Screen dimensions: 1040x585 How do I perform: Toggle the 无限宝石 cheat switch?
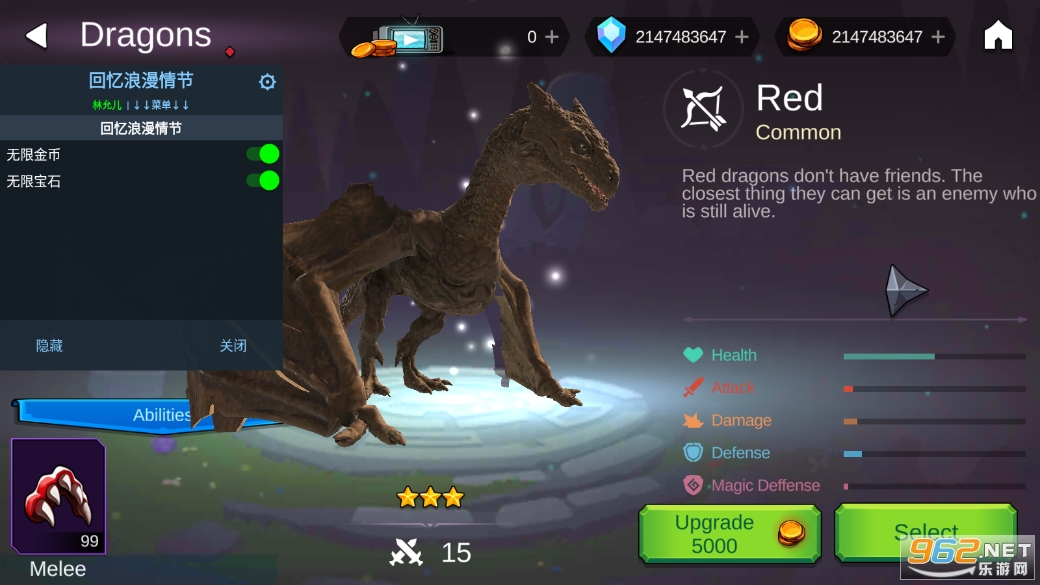coord(263,180)
